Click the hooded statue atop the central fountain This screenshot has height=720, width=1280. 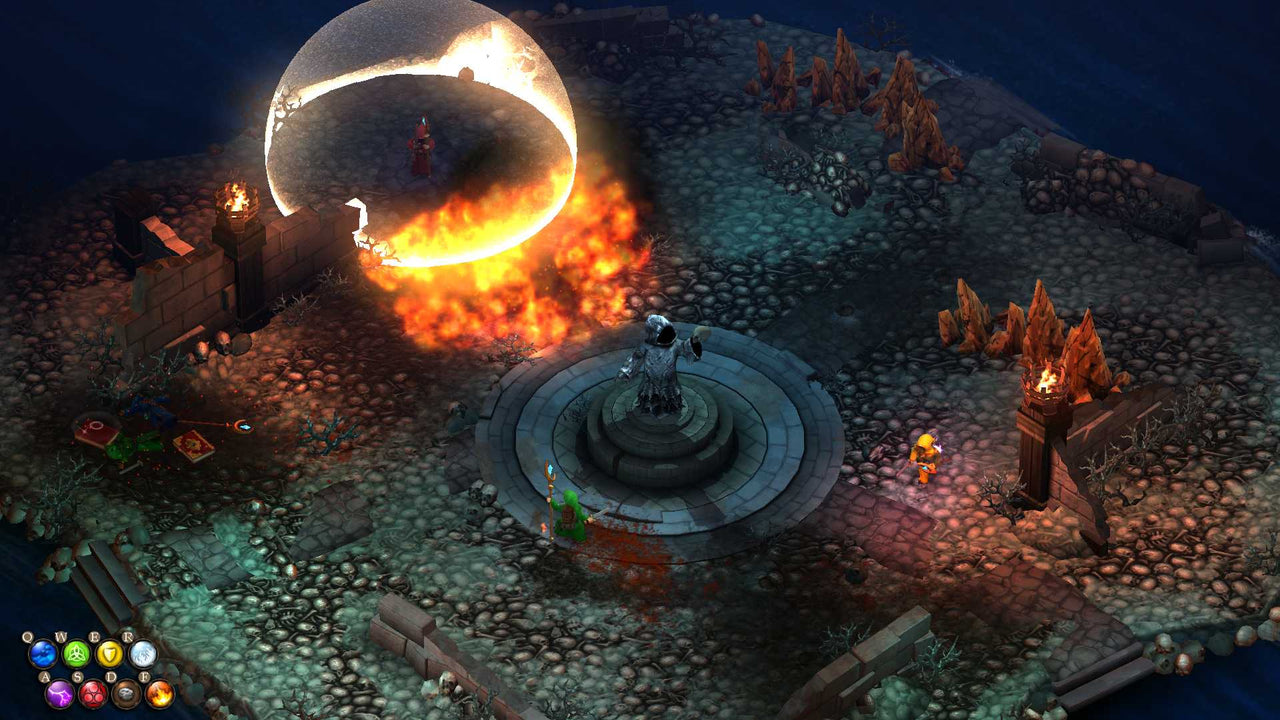pos(660,355)
